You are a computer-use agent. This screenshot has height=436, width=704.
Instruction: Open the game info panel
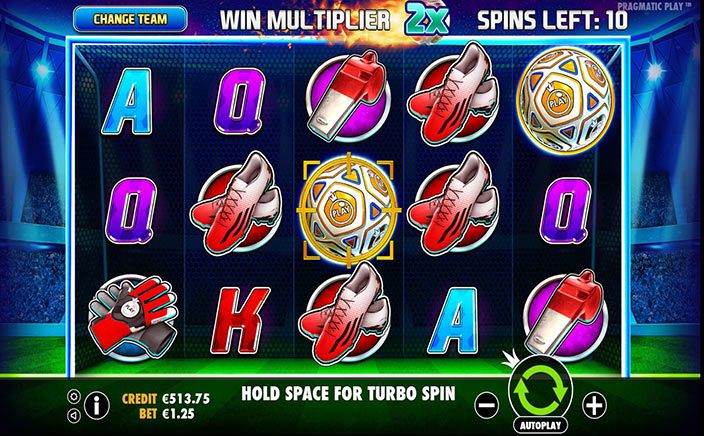click(x=99, y=405)
